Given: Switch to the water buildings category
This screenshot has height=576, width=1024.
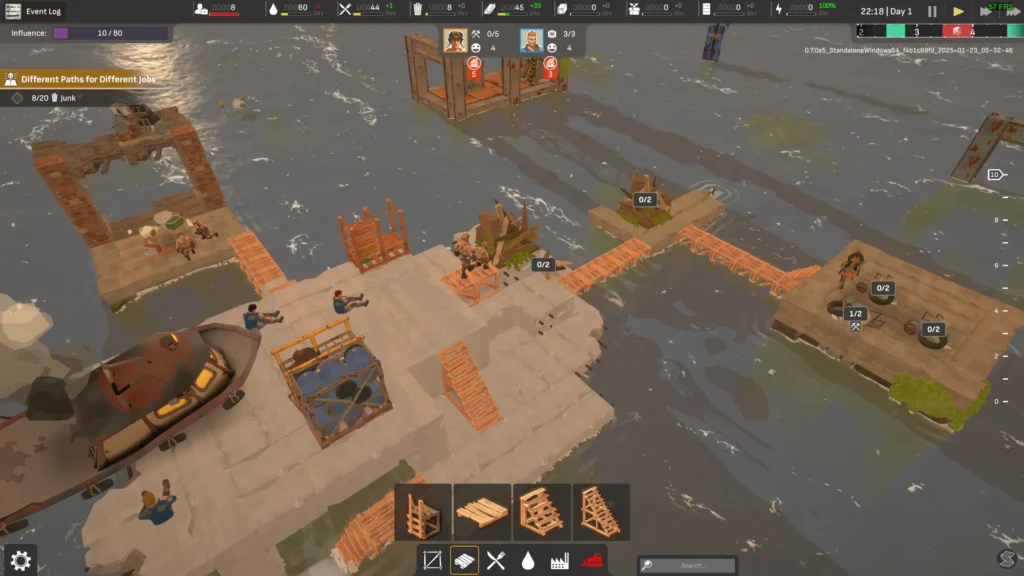Looking at the screenshot, I should click(x=527, y=560).
